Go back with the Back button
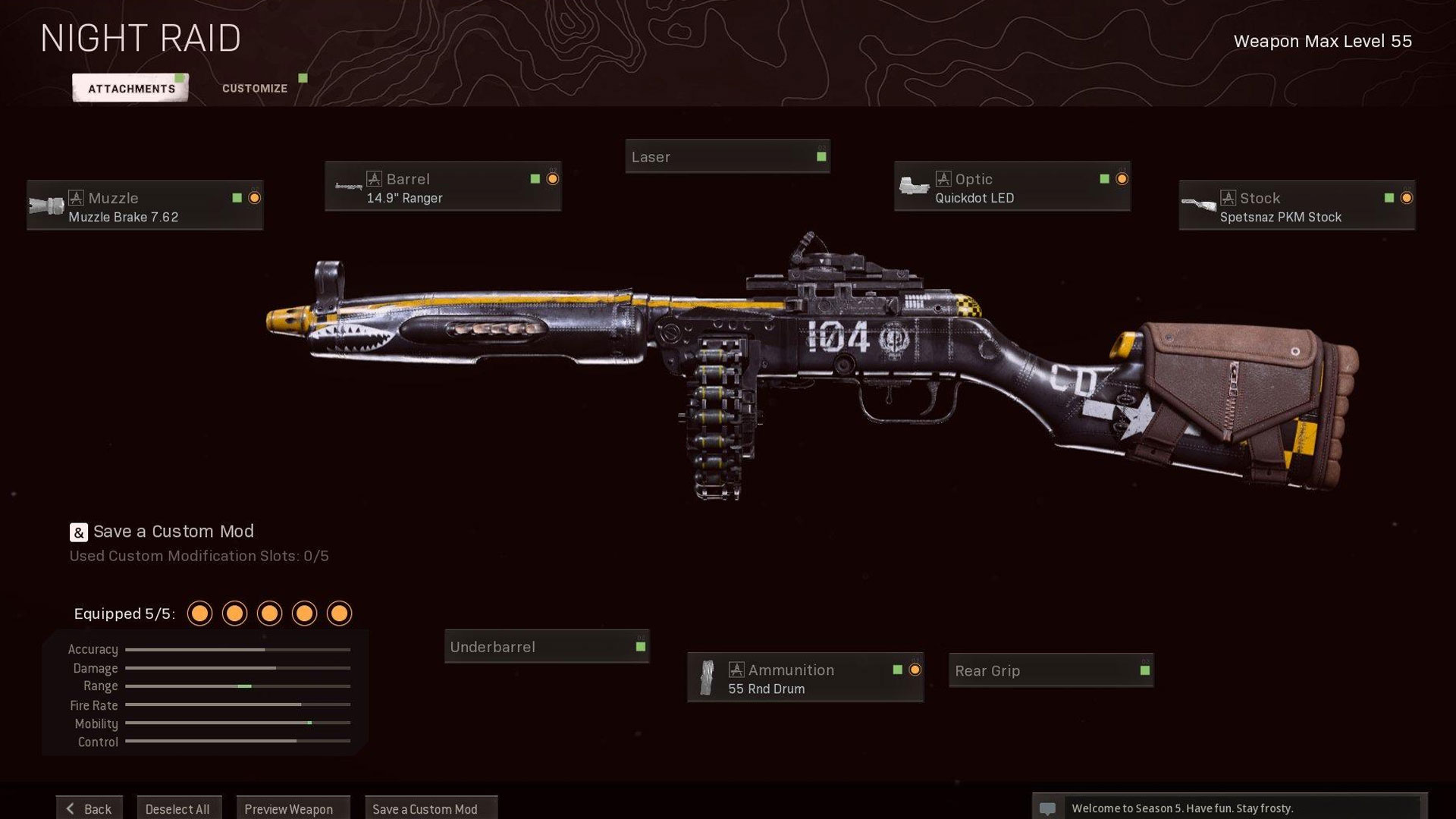Screen dimensions: 1456x819 pyautogui.click(x=89, y=808)
